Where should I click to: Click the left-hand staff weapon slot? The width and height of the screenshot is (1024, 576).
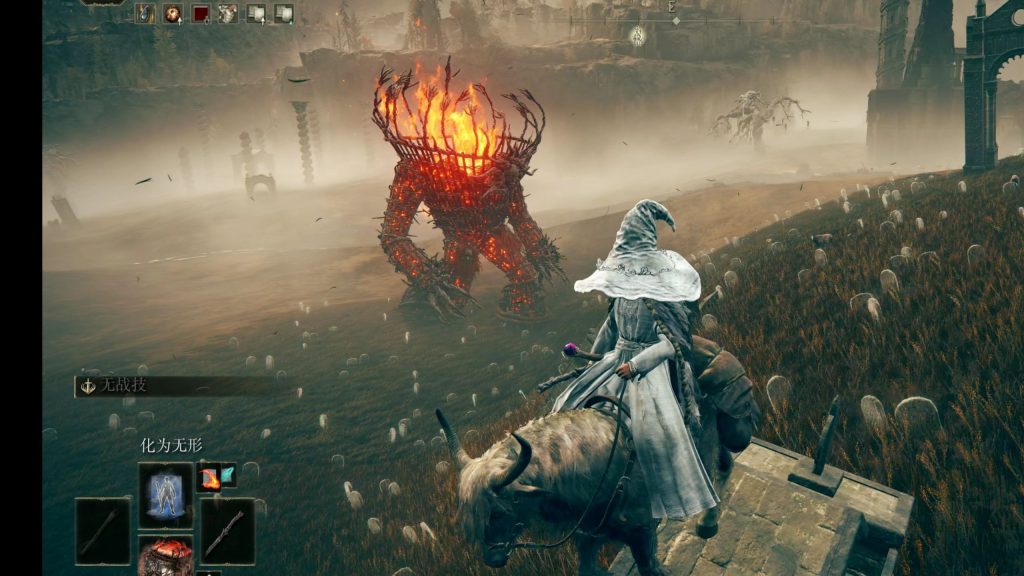102,530
